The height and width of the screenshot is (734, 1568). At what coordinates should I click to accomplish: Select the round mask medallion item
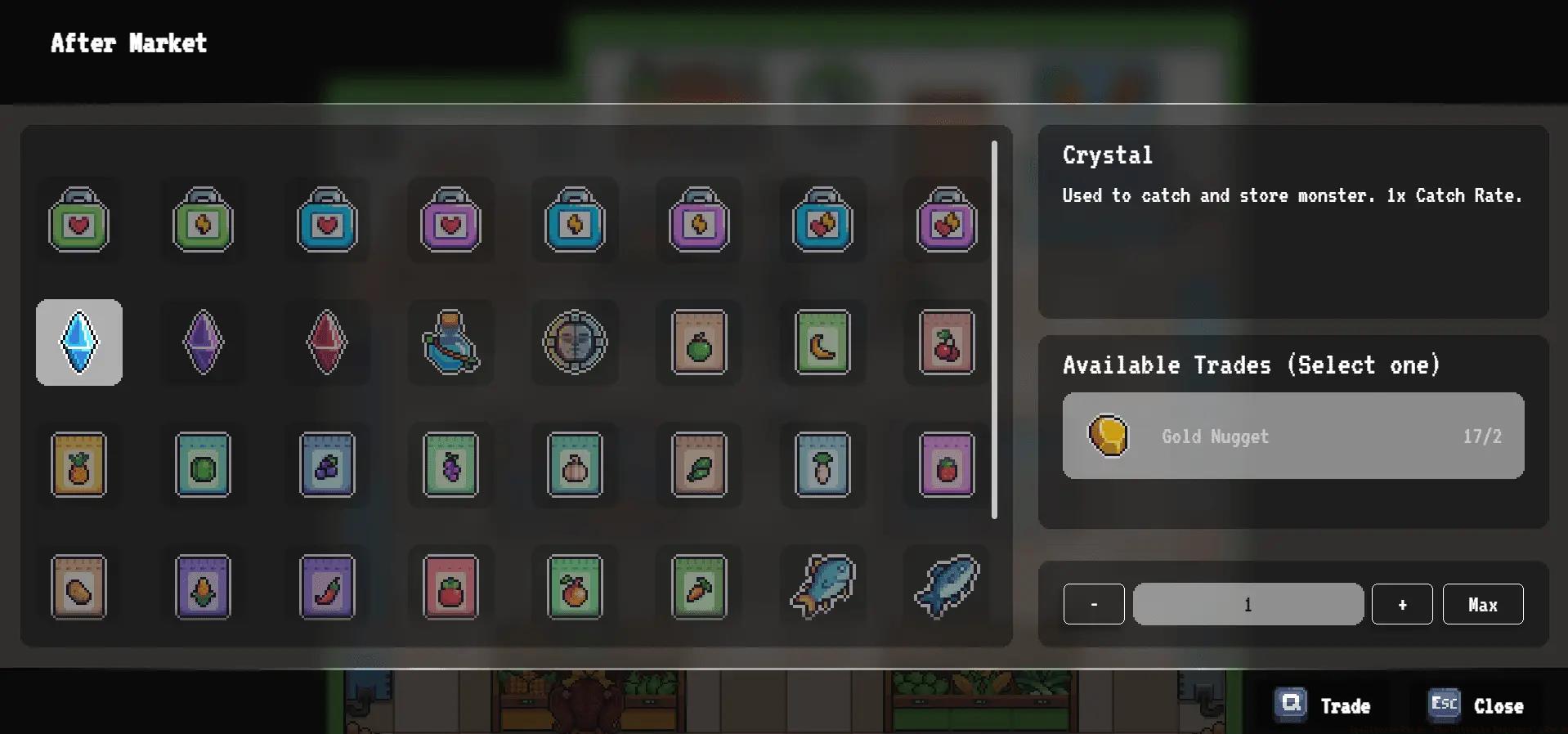pyautogui.click(x=575, y=342)
